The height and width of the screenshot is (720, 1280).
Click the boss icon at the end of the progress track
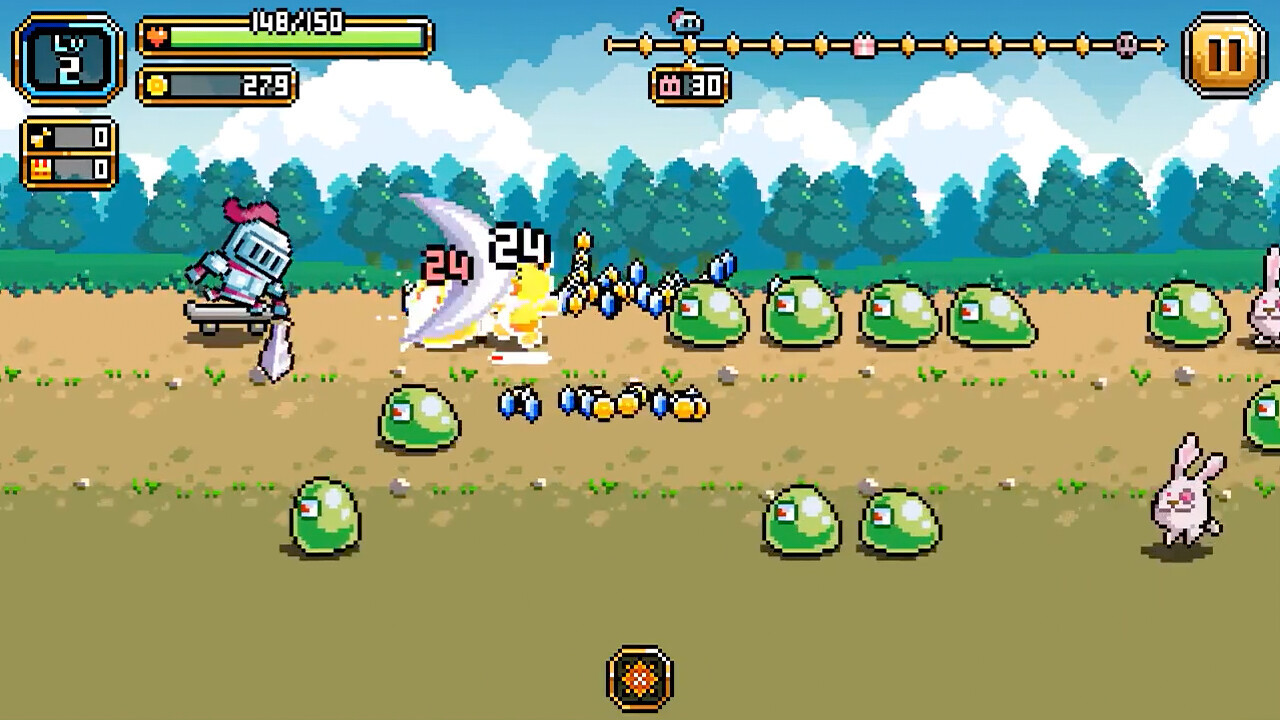point(1126,46)
